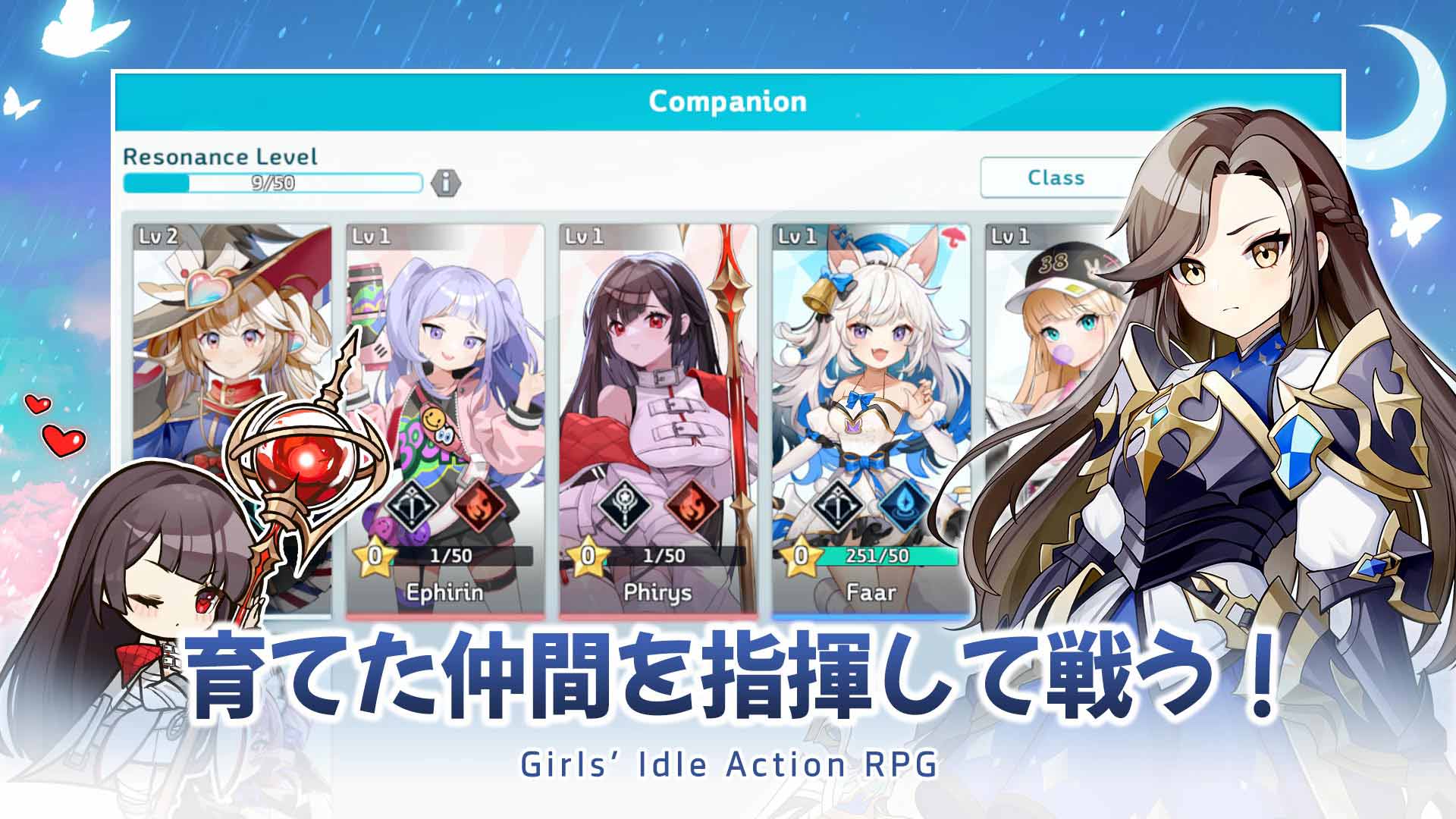Click the Resonance Level label
Image resolution: width=1456 pixels, height=819 pixels.
pyautogui.click(x=220, y=158)
